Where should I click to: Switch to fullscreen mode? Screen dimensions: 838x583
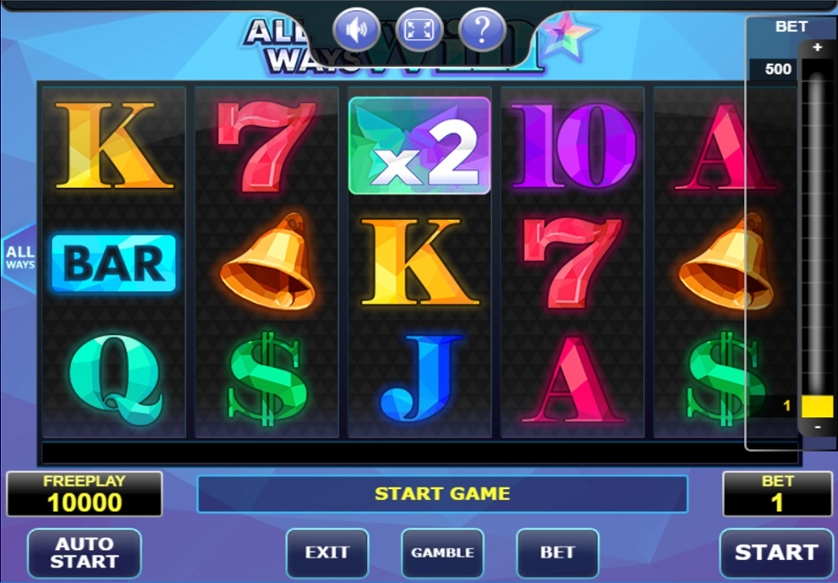point(419,30)
